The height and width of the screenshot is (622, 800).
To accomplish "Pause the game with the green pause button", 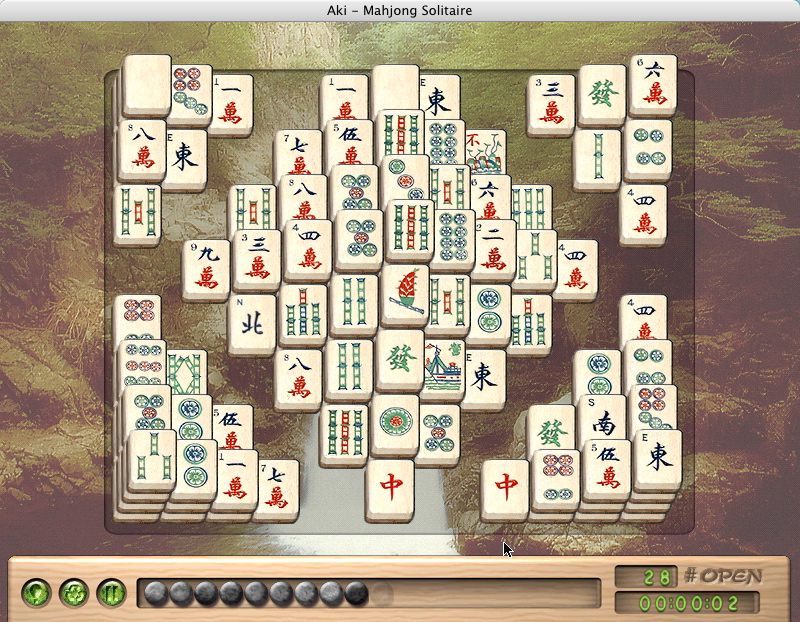I will [x=110, y=593].
